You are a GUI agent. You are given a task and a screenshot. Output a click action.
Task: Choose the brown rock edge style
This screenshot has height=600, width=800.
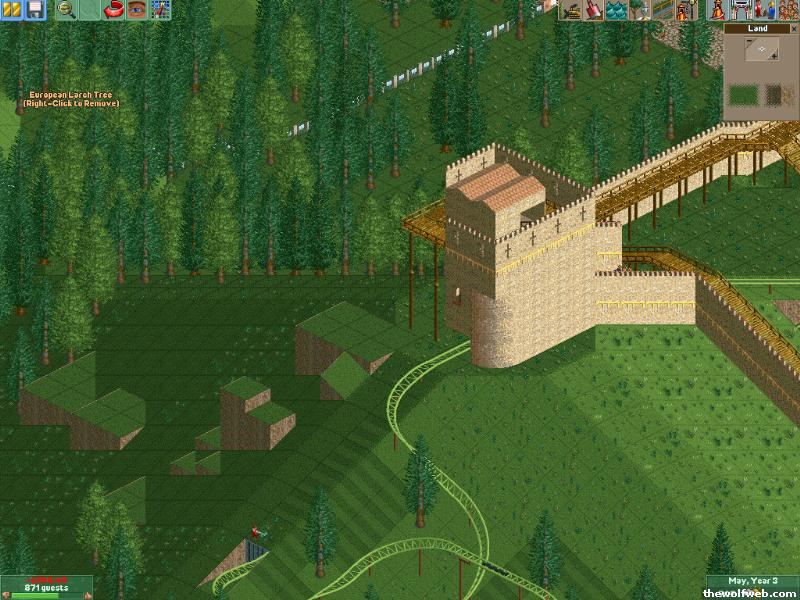pos(773,96)
